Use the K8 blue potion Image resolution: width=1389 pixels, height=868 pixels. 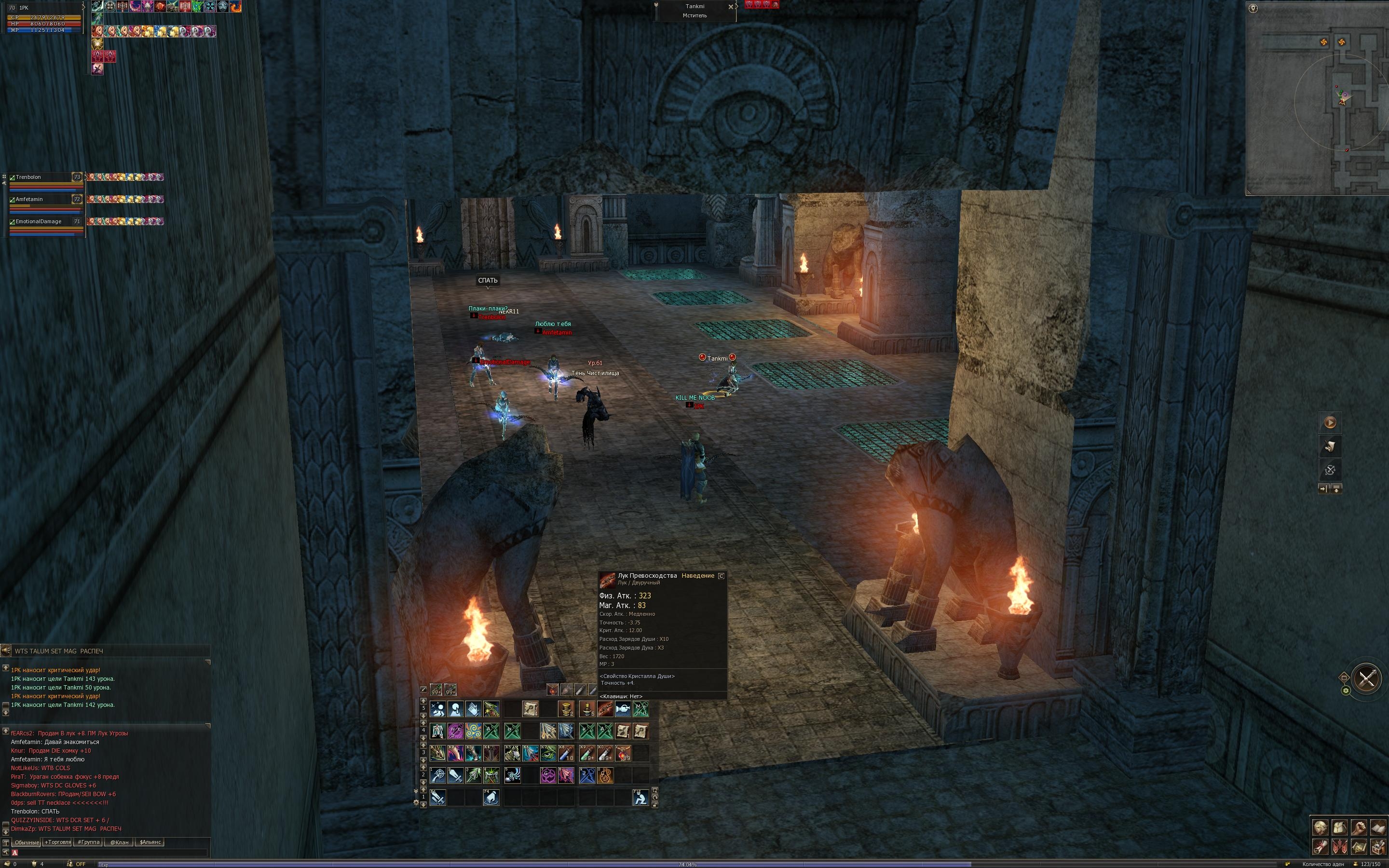[566, 753]
